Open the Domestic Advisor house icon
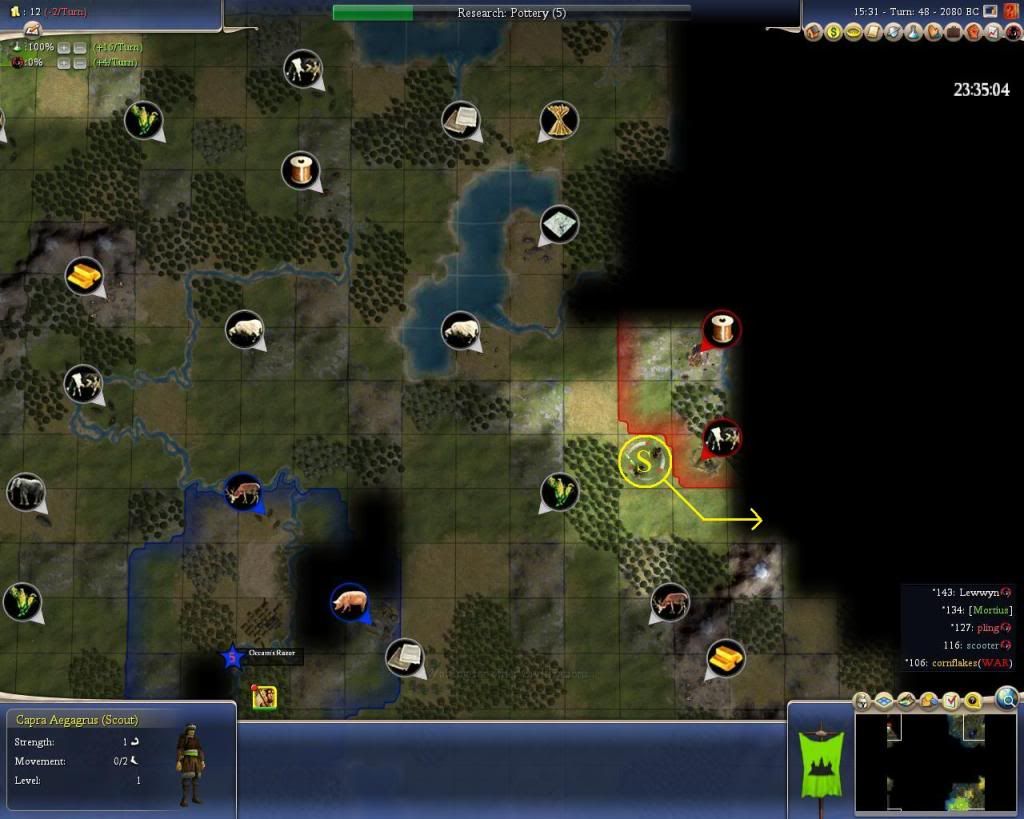Image resolution: width=1024 pixels, height=819 pixels. (814, 33)
